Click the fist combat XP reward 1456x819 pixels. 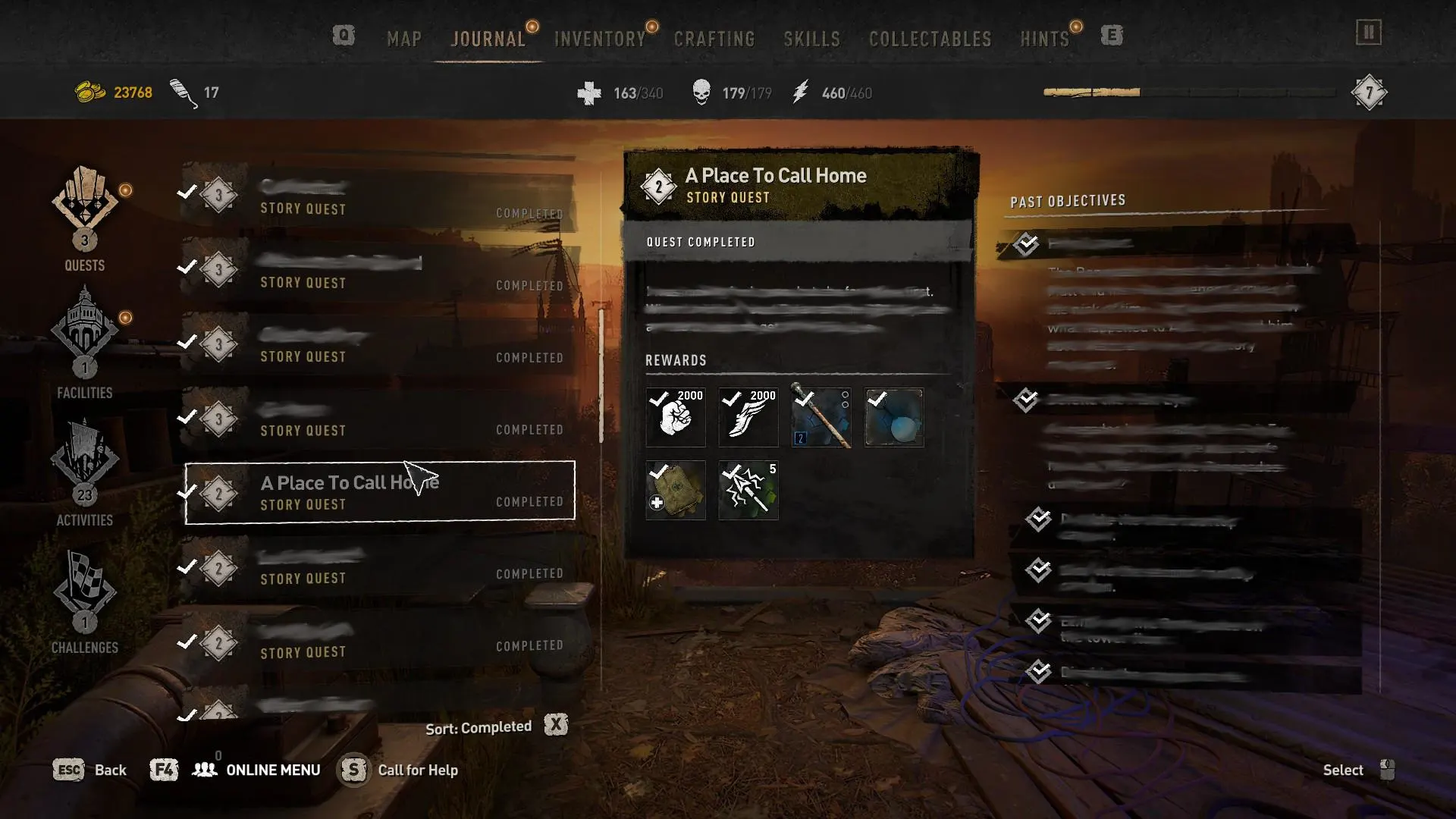(x=675, y=417)
